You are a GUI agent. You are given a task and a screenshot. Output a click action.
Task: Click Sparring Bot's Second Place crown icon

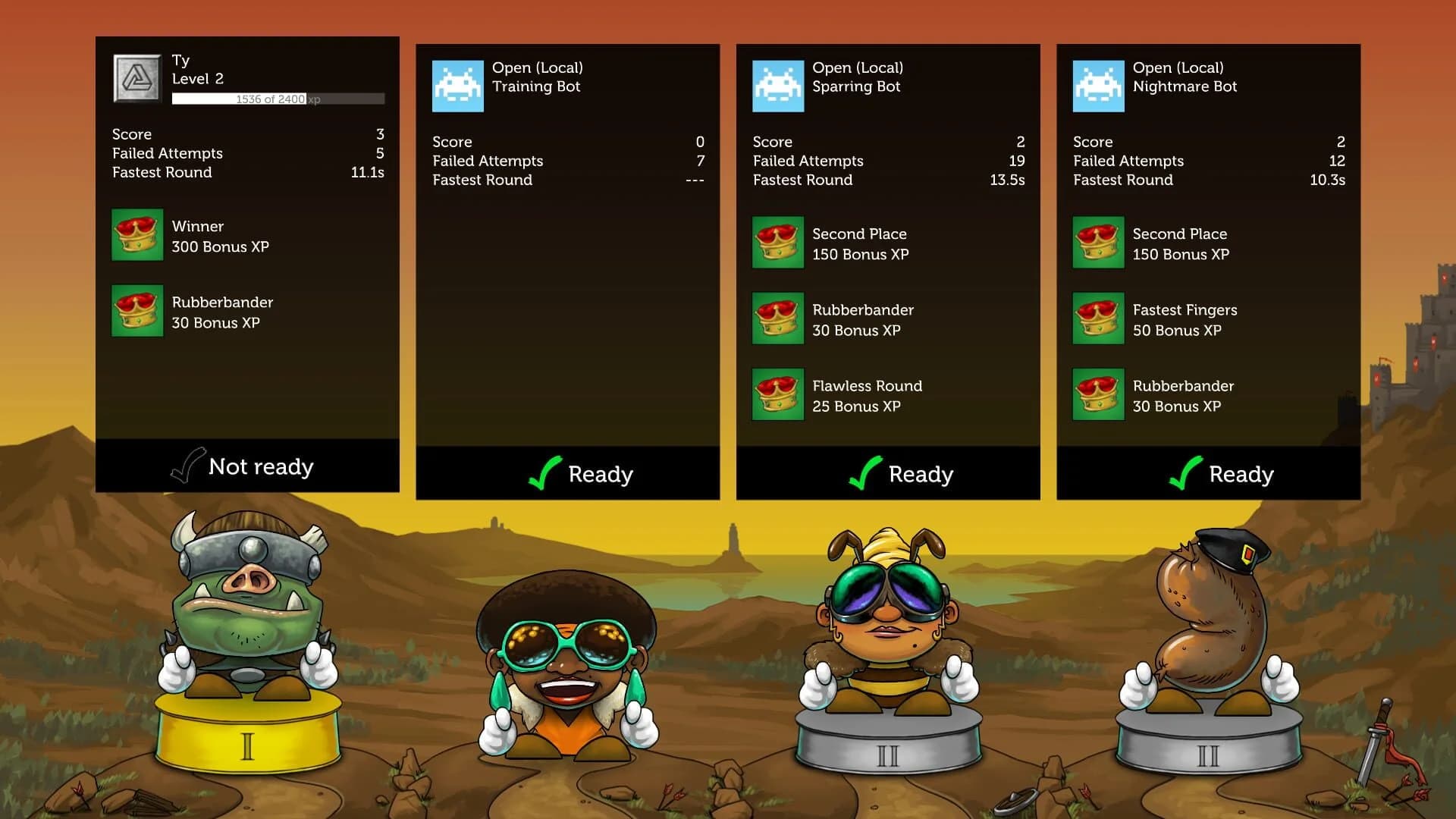coord(777,243)
